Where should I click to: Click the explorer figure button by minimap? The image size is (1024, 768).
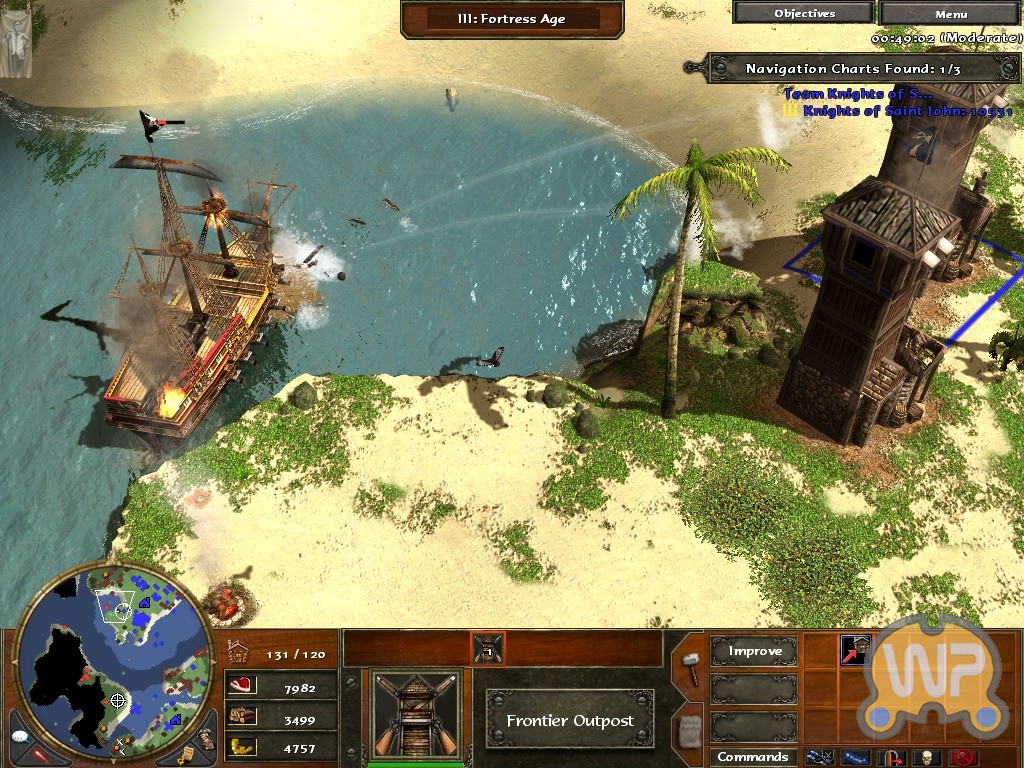point(205,739)
